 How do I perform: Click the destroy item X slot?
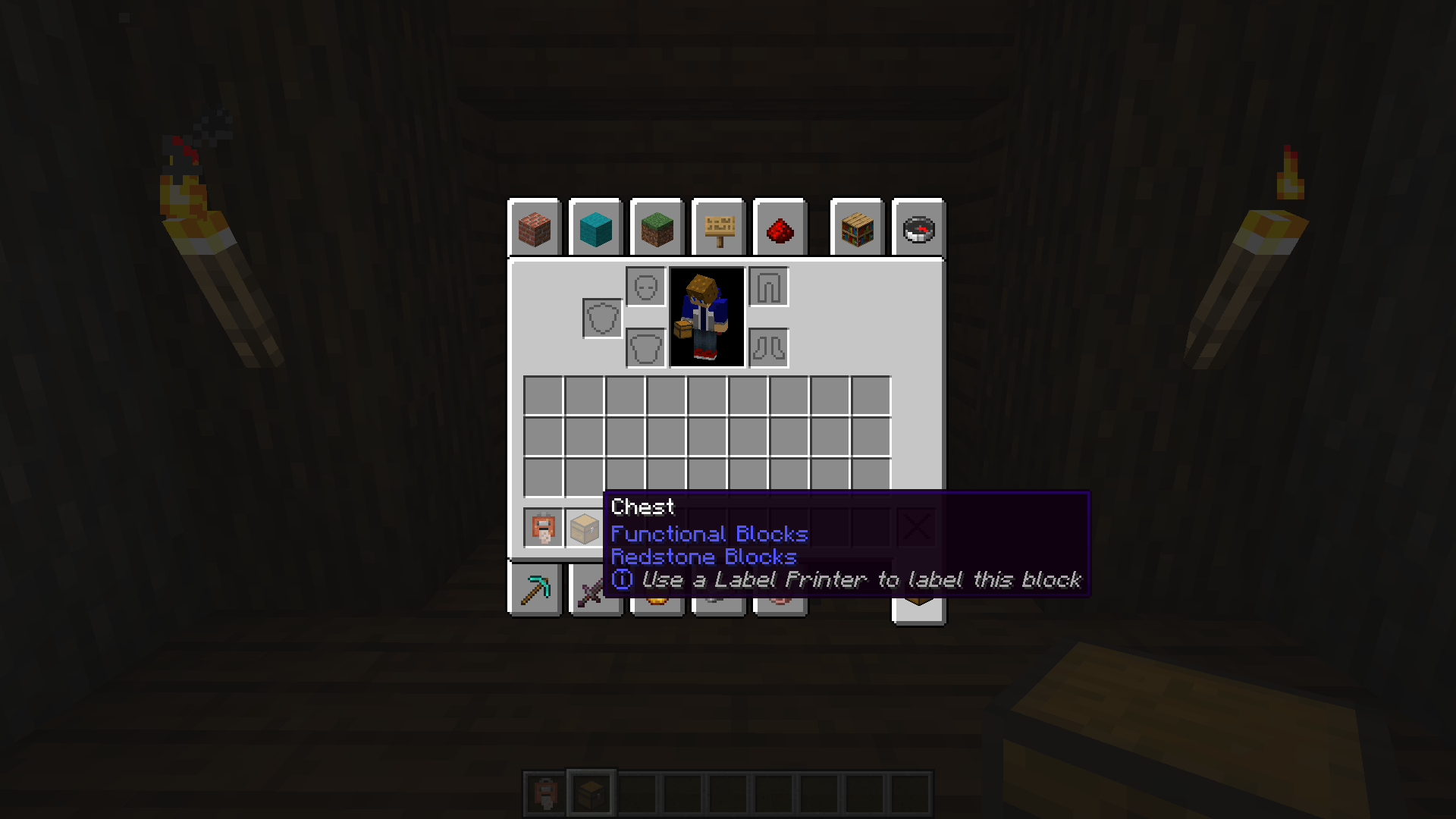915,527
